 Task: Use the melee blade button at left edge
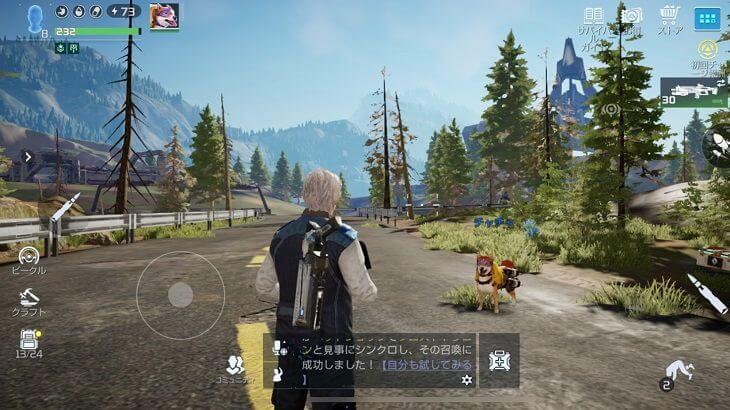(63, 206)
